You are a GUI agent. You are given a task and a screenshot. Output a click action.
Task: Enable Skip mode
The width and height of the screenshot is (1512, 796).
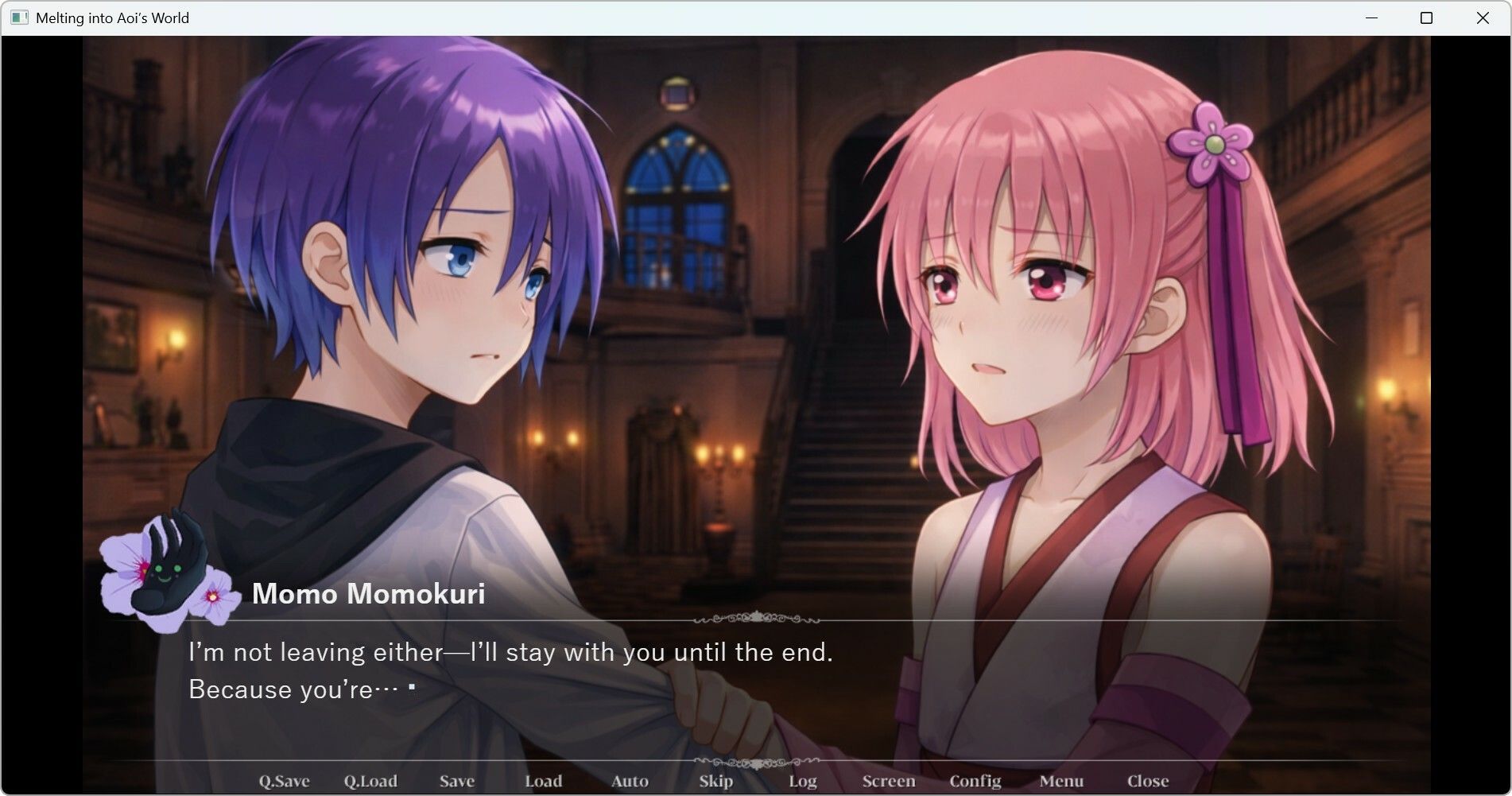[715, 781]
